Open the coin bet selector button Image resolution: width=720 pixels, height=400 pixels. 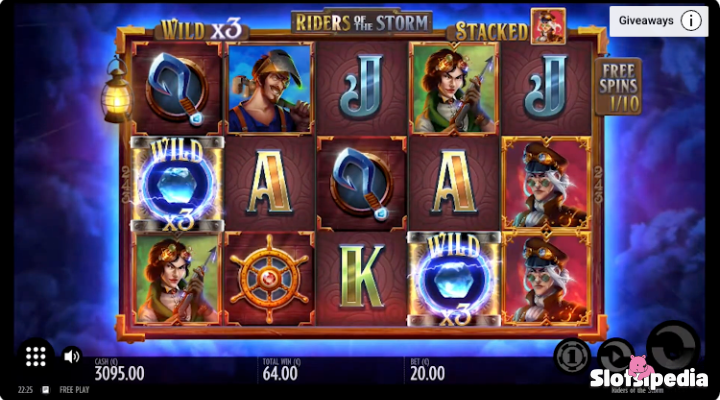pyautogui.click(x=571, y=356)
